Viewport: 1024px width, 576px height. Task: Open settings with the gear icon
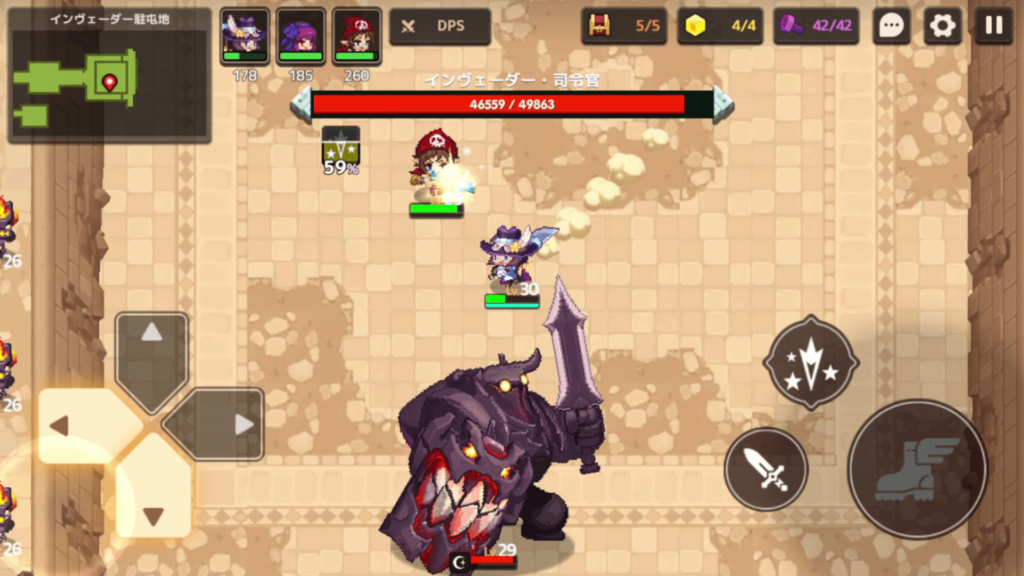942,26
